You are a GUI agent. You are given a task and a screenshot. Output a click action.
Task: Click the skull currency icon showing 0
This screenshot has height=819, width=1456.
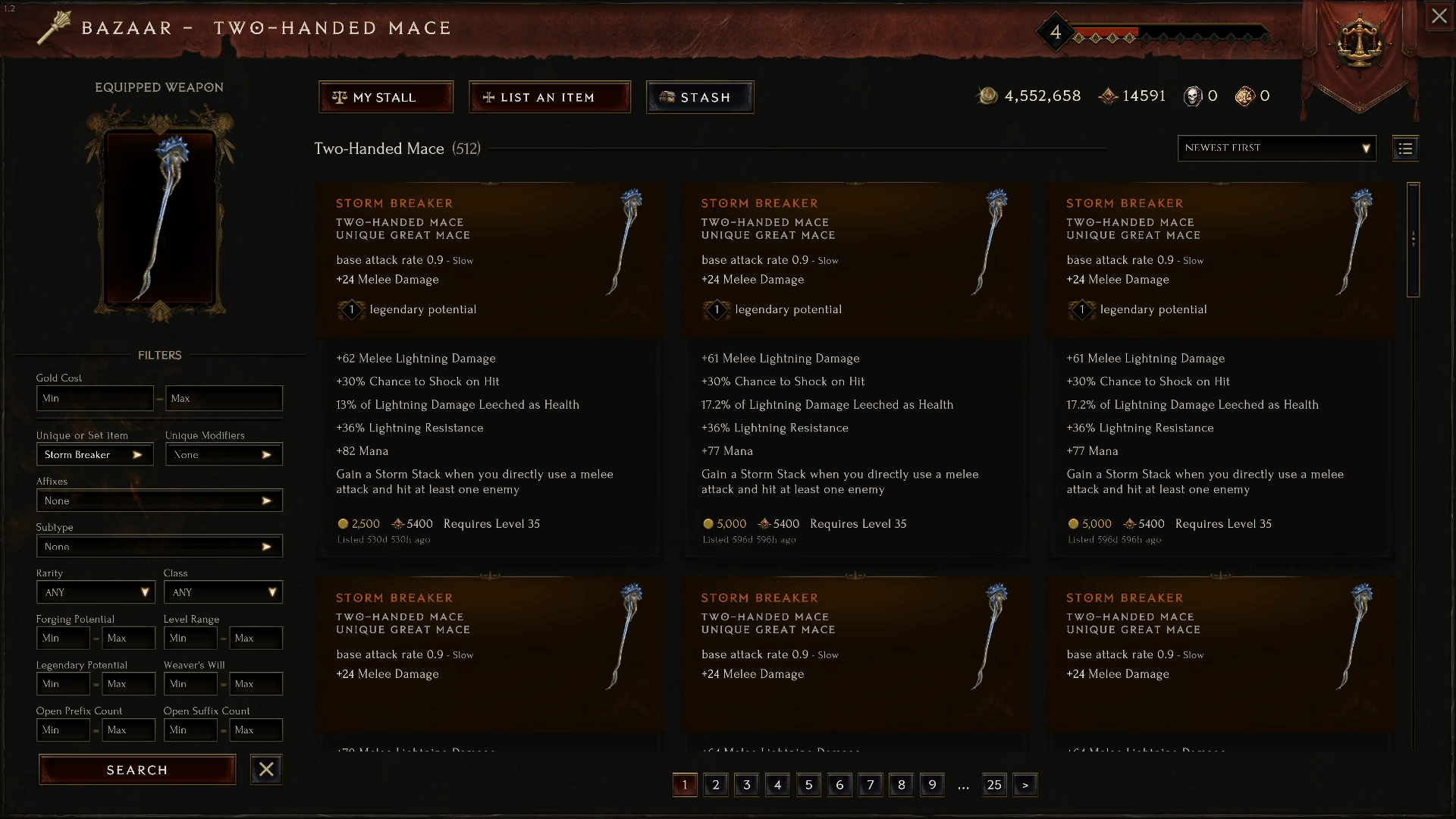point(1193,96)
